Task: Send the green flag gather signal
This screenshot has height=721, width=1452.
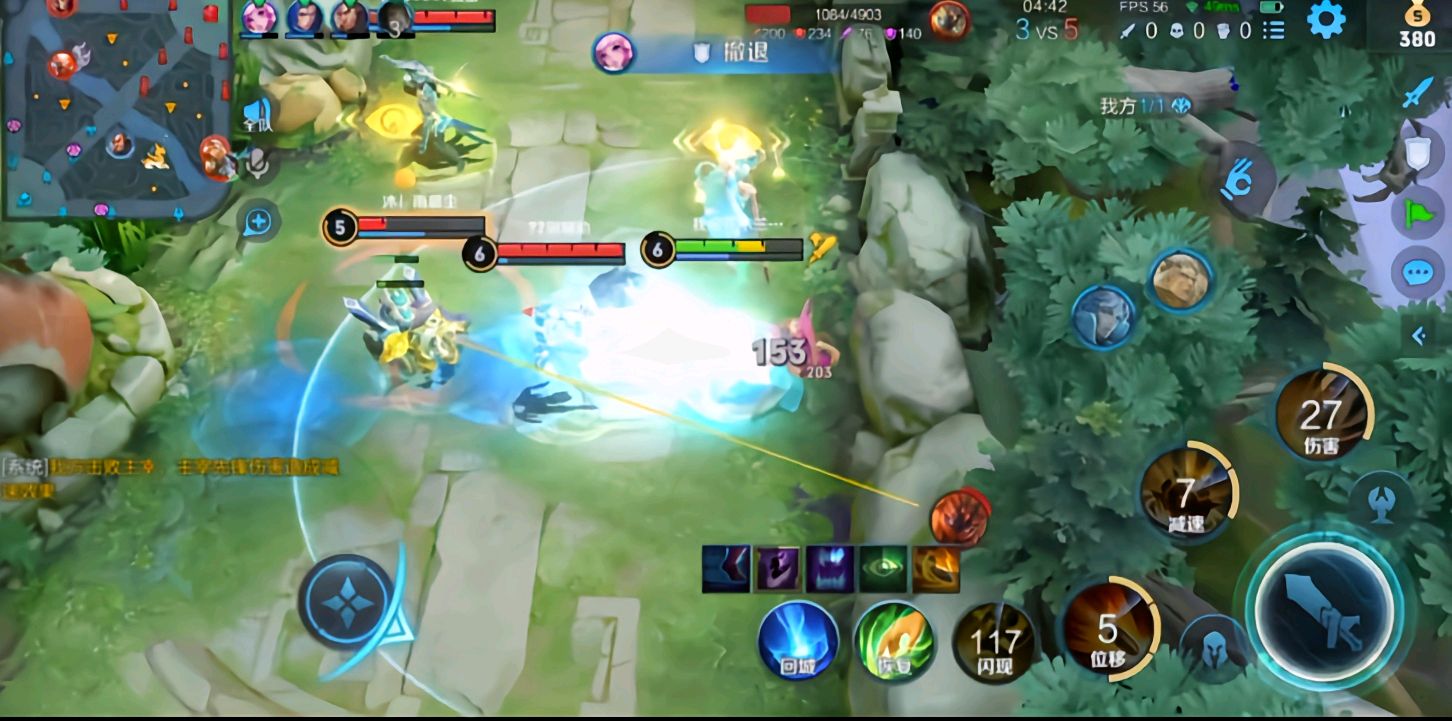Action: (x=1418, y=212)
